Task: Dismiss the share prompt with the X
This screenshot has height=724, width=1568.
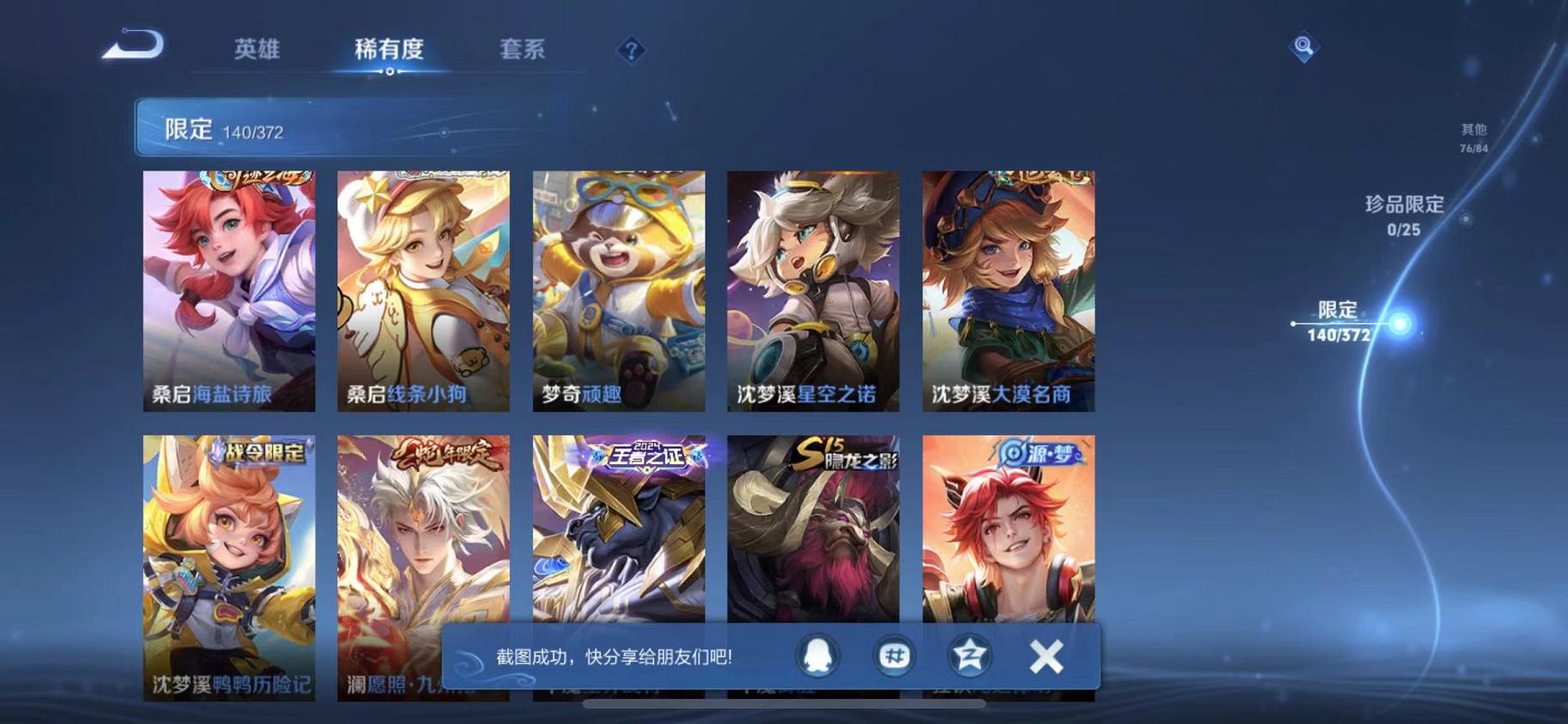Action: click(1045, 655)
